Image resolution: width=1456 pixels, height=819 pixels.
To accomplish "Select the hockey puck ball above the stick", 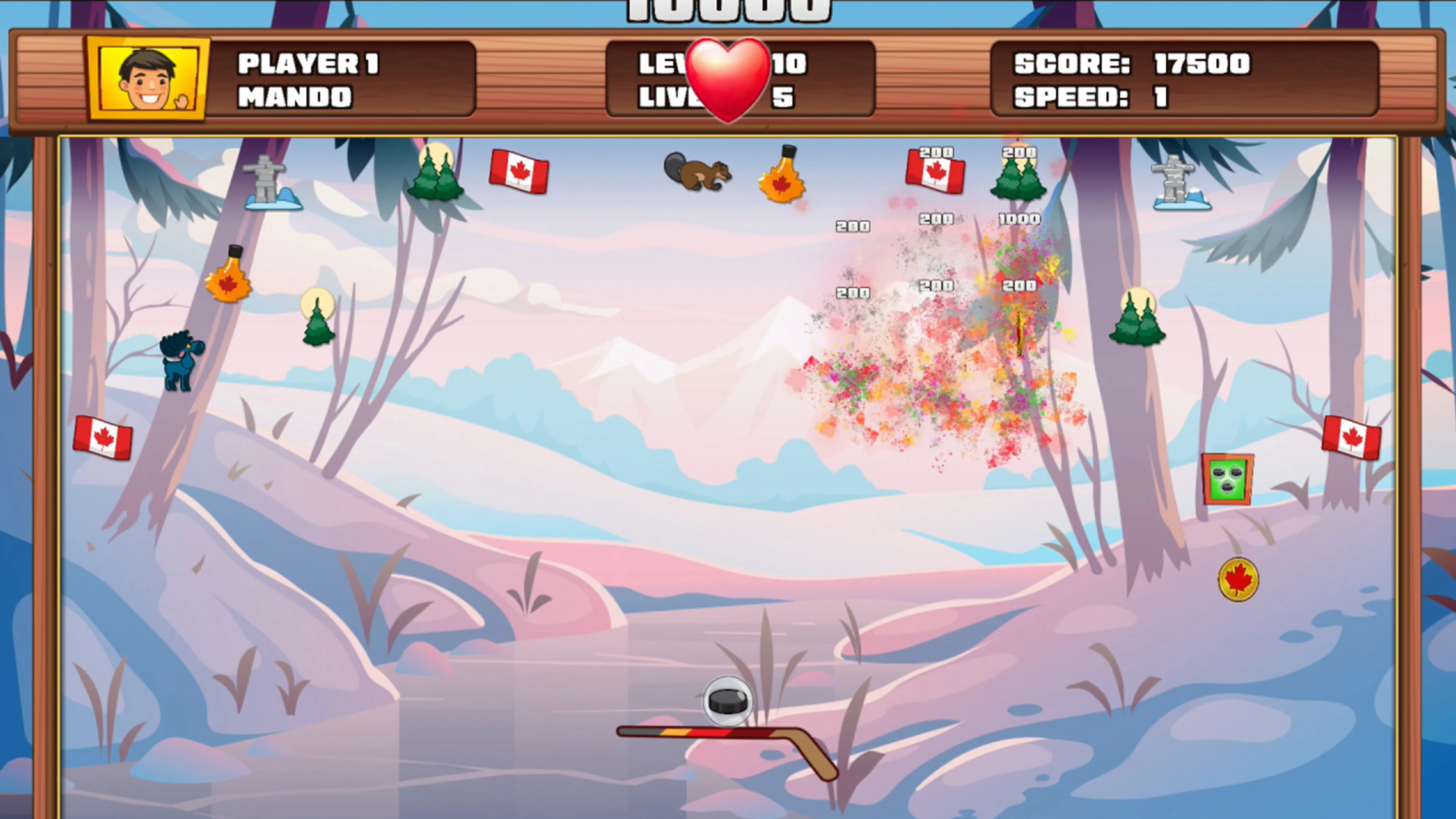I will point(728,701).
